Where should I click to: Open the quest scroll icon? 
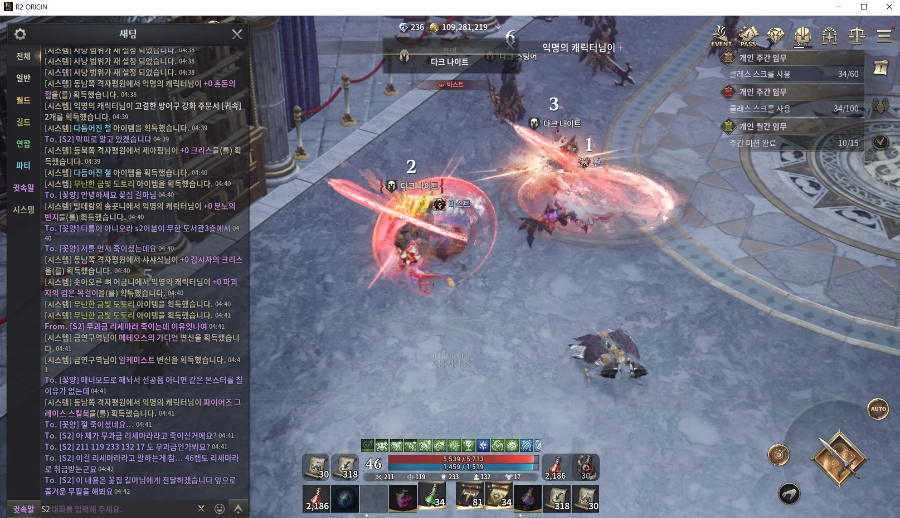(x=881, y=68)
